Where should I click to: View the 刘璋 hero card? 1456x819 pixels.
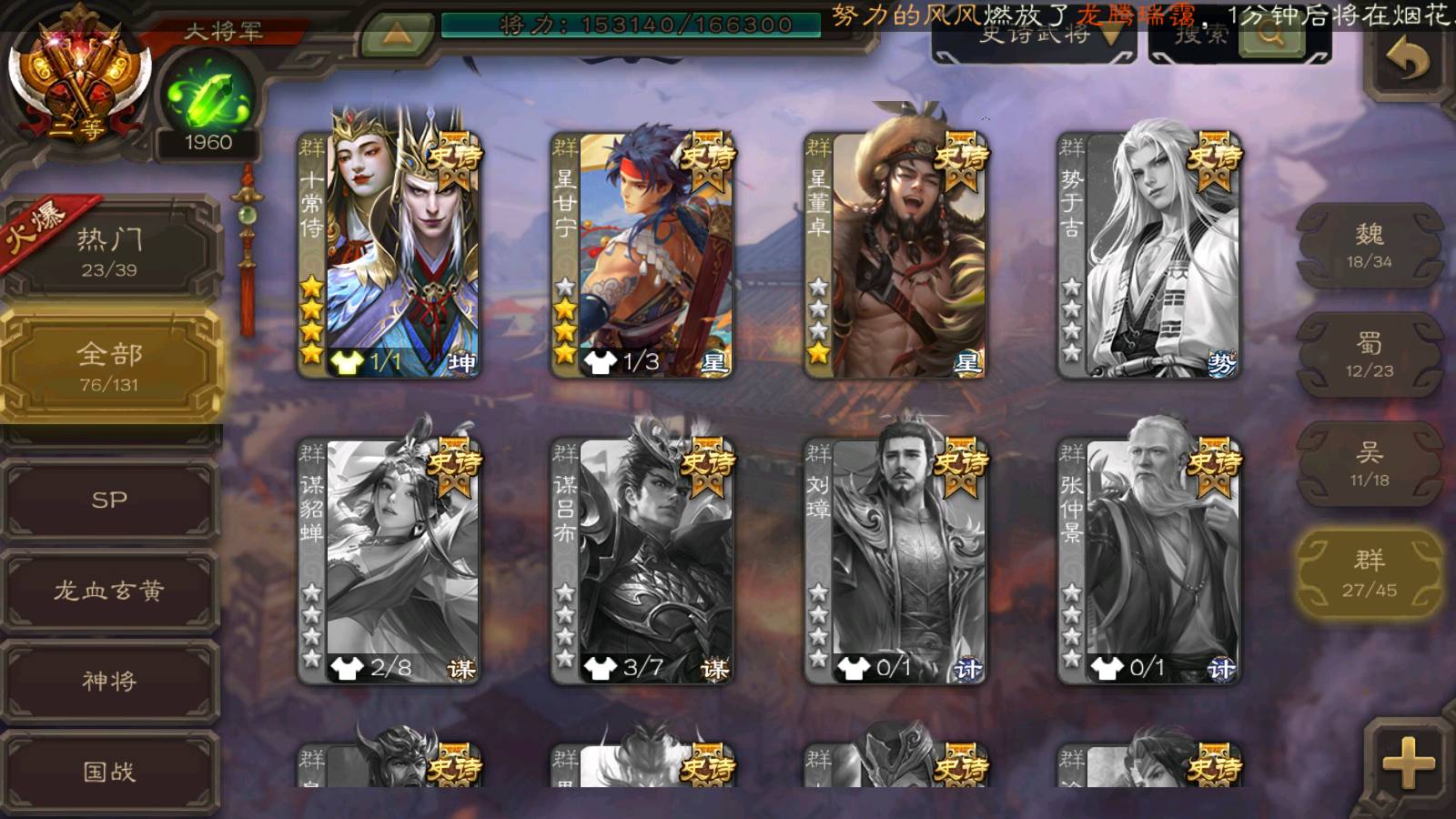point(895,561)
